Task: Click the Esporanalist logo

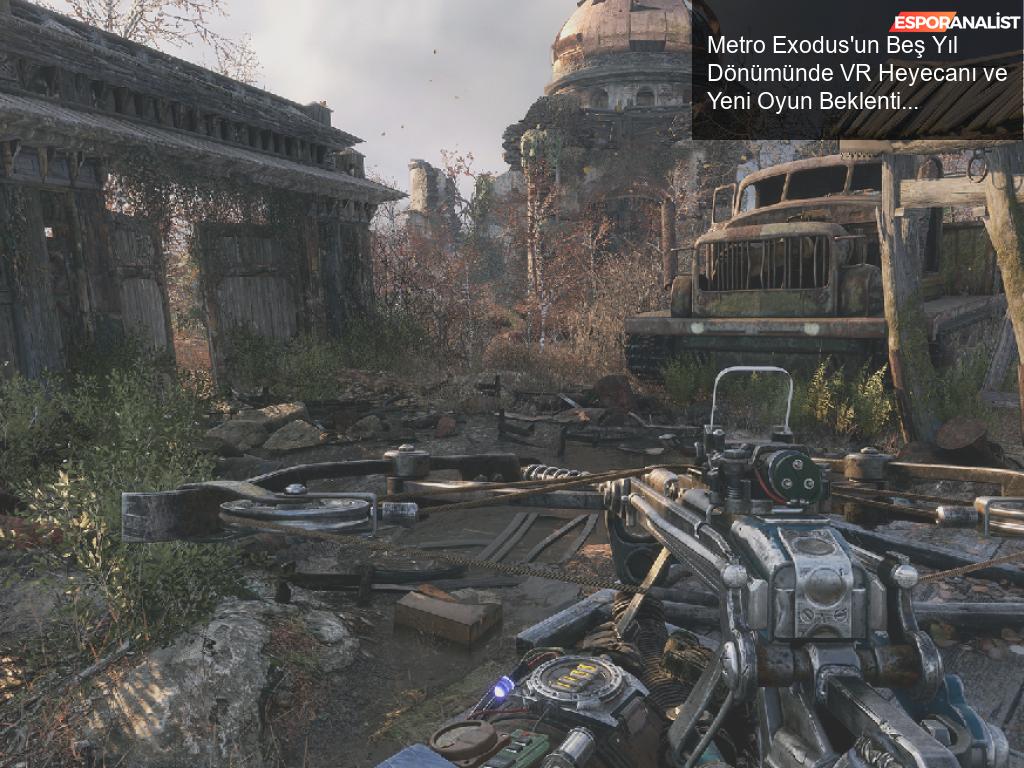Action: point(955,21)
